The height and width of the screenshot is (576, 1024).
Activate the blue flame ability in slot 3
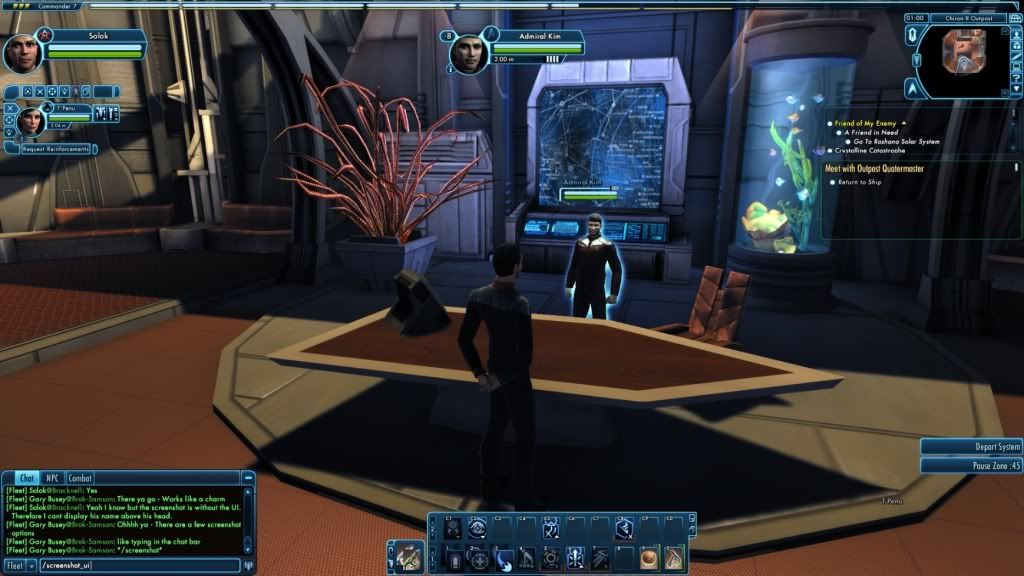[504, 558]
